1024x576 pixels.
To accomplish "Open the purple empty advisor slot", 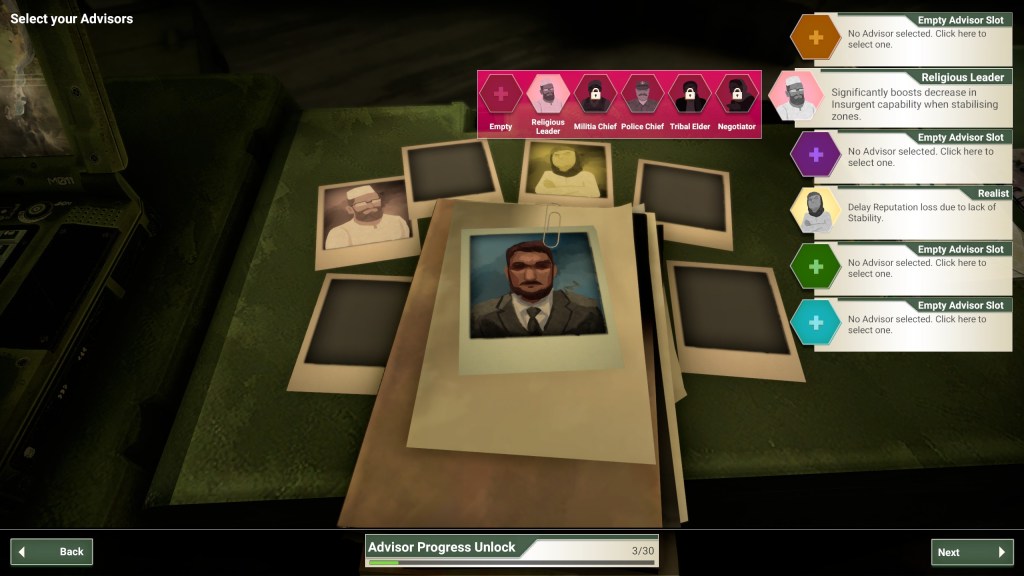I will [903, 153].
